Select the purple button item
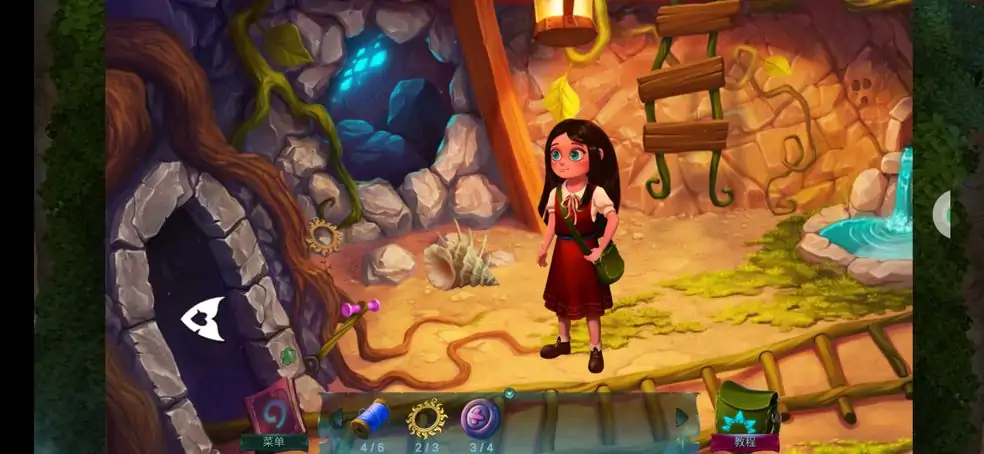Viewport: 984px width, 454px height. tap(481, 418)
